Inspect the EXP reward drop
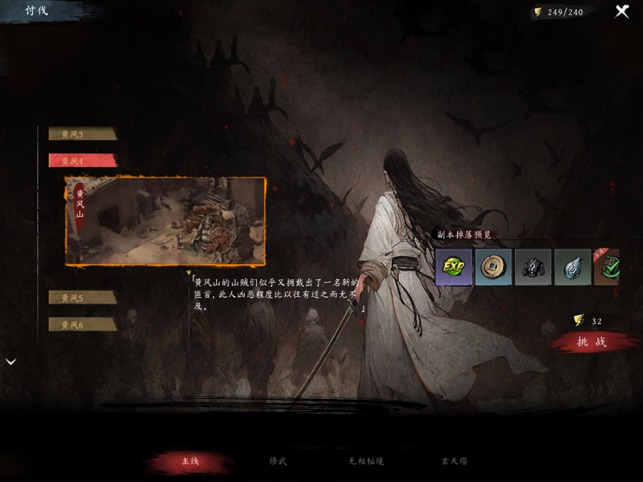The width and height of the screenshot is (643, 482). [x=454, y=267]
